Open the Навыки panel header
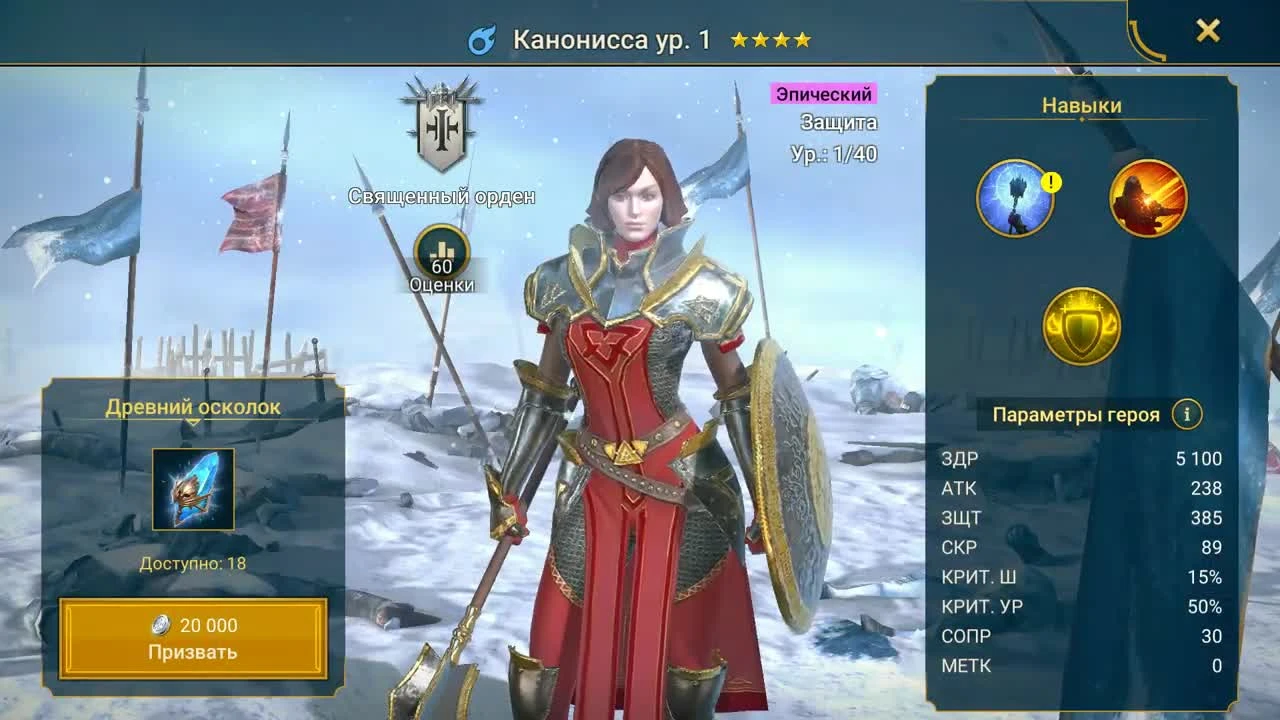This screenshot has height=720, width=1280. point(1080,104)
